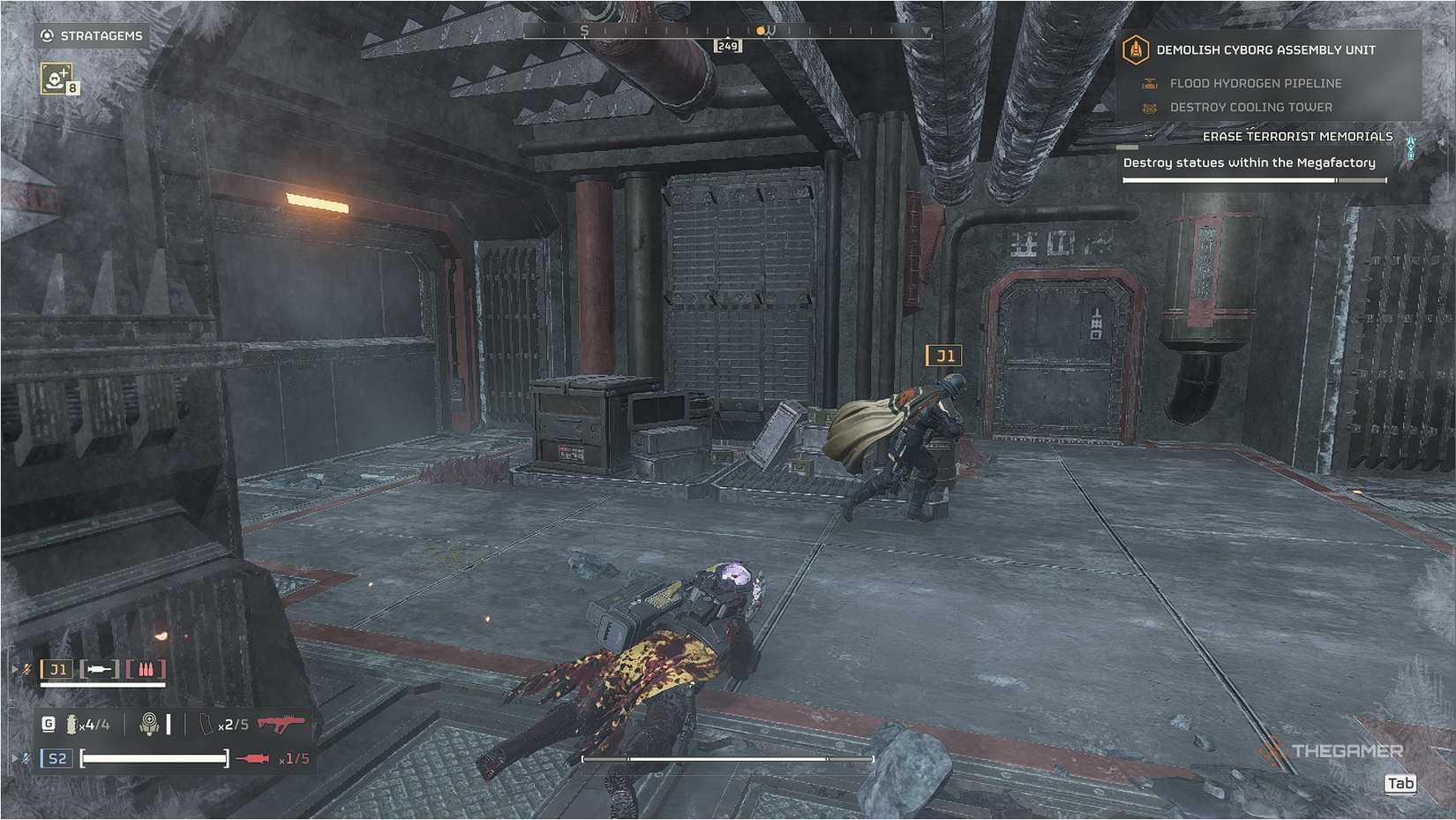Click the Stratagems panel emblem icon

[45, 36]
